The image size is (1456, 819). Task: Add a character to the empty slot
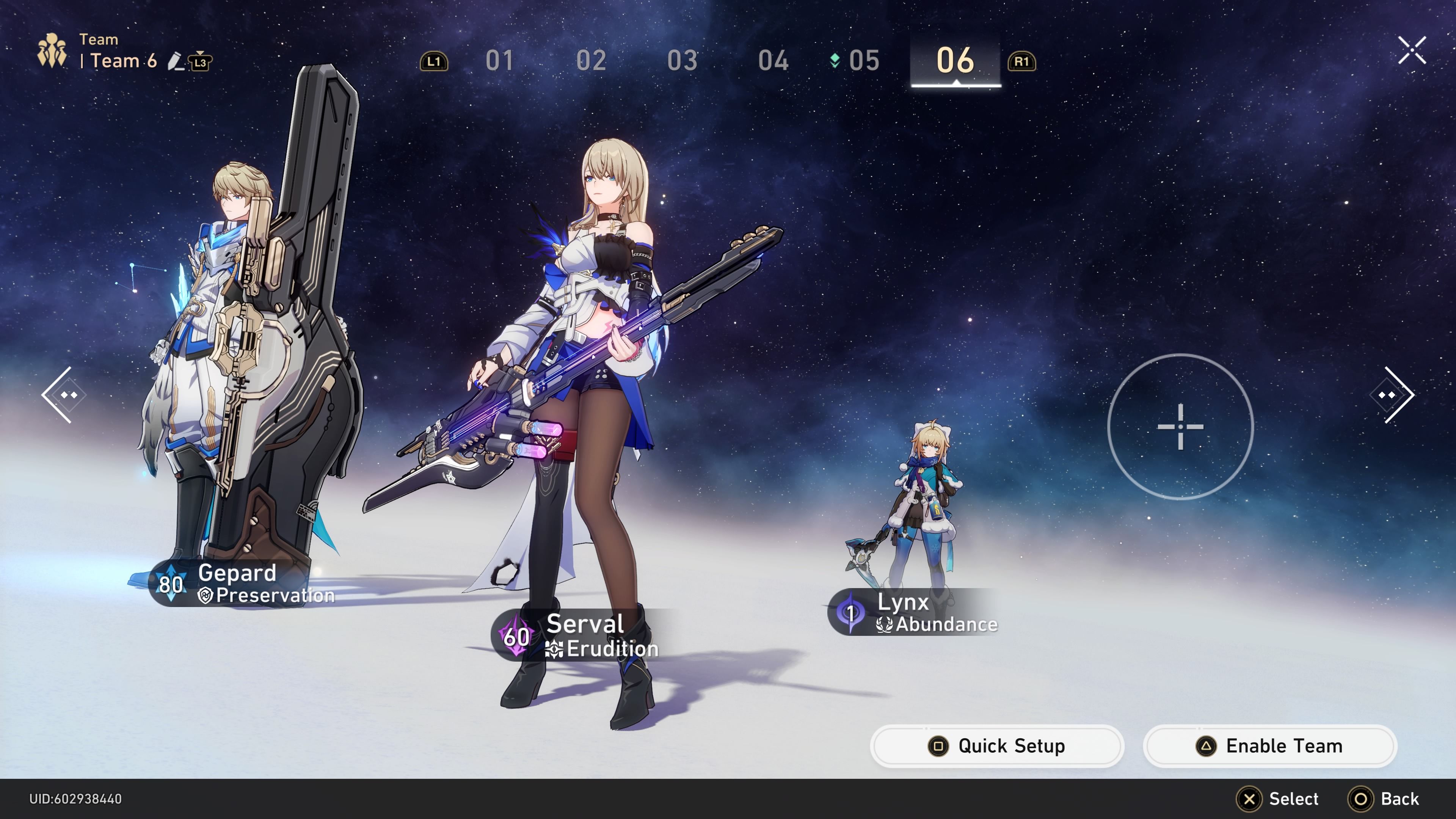coord(1180,427)
